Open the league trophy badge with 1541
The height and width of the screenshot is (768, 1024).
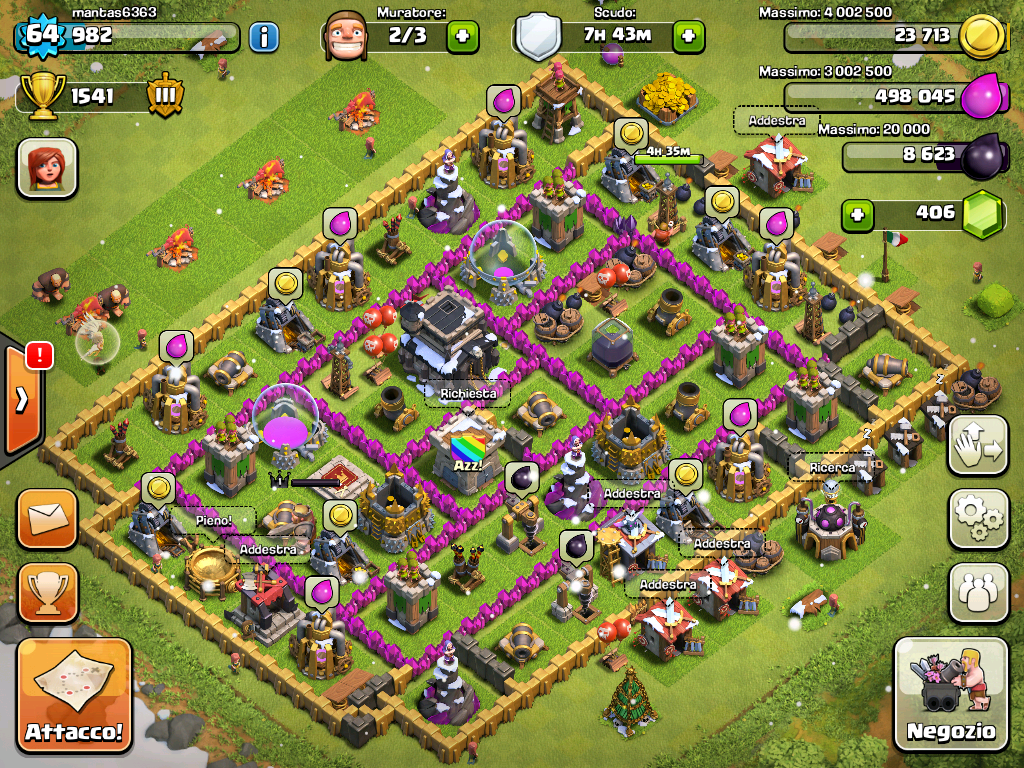coord(164,97)
